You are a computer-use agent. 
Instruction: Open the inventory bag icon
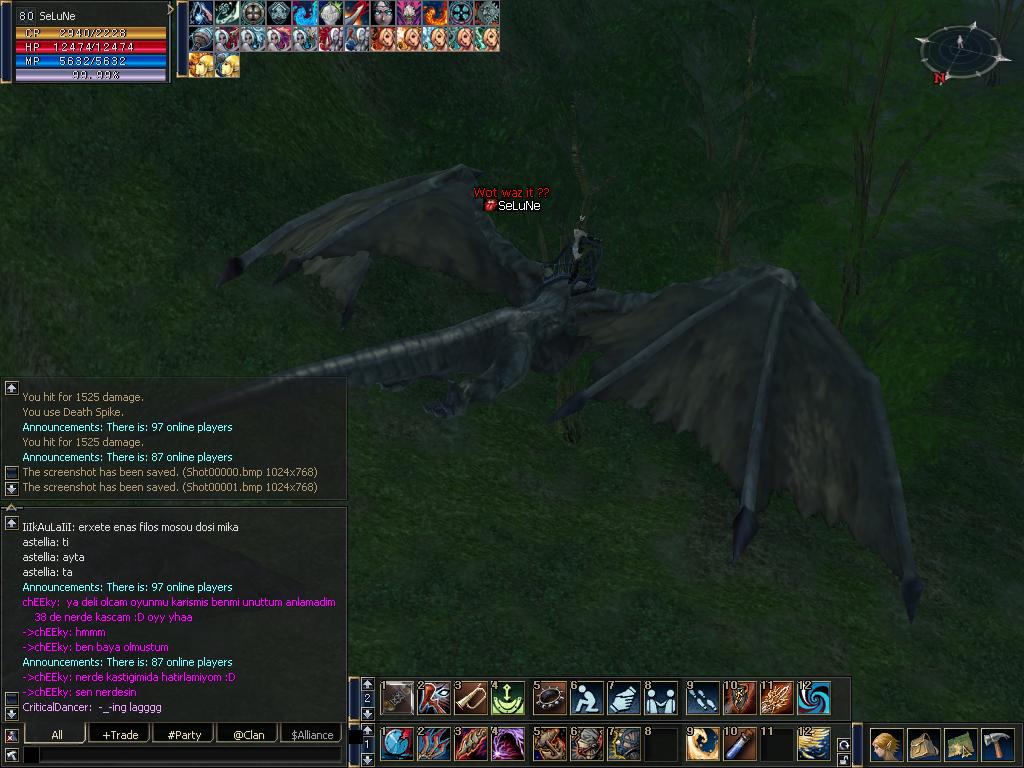point(924,745)
